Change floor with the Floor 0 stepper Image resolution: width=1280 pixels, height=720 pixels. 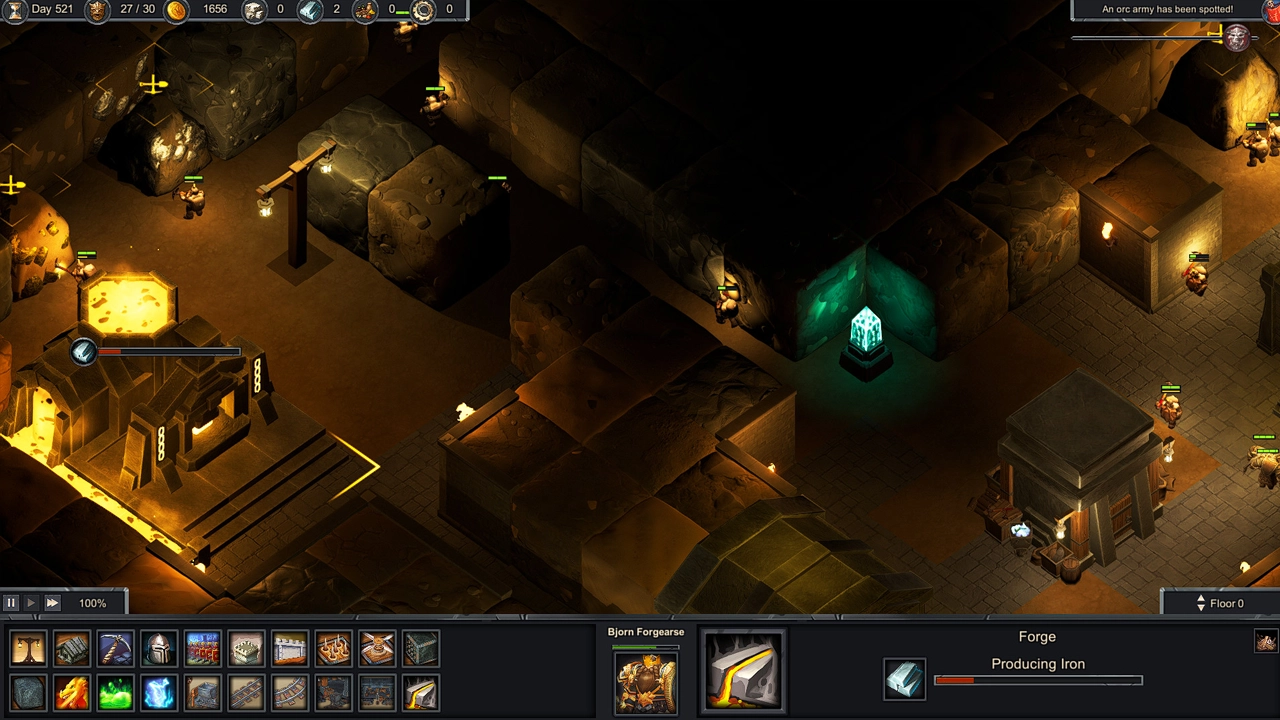(x=1201, y=603)
